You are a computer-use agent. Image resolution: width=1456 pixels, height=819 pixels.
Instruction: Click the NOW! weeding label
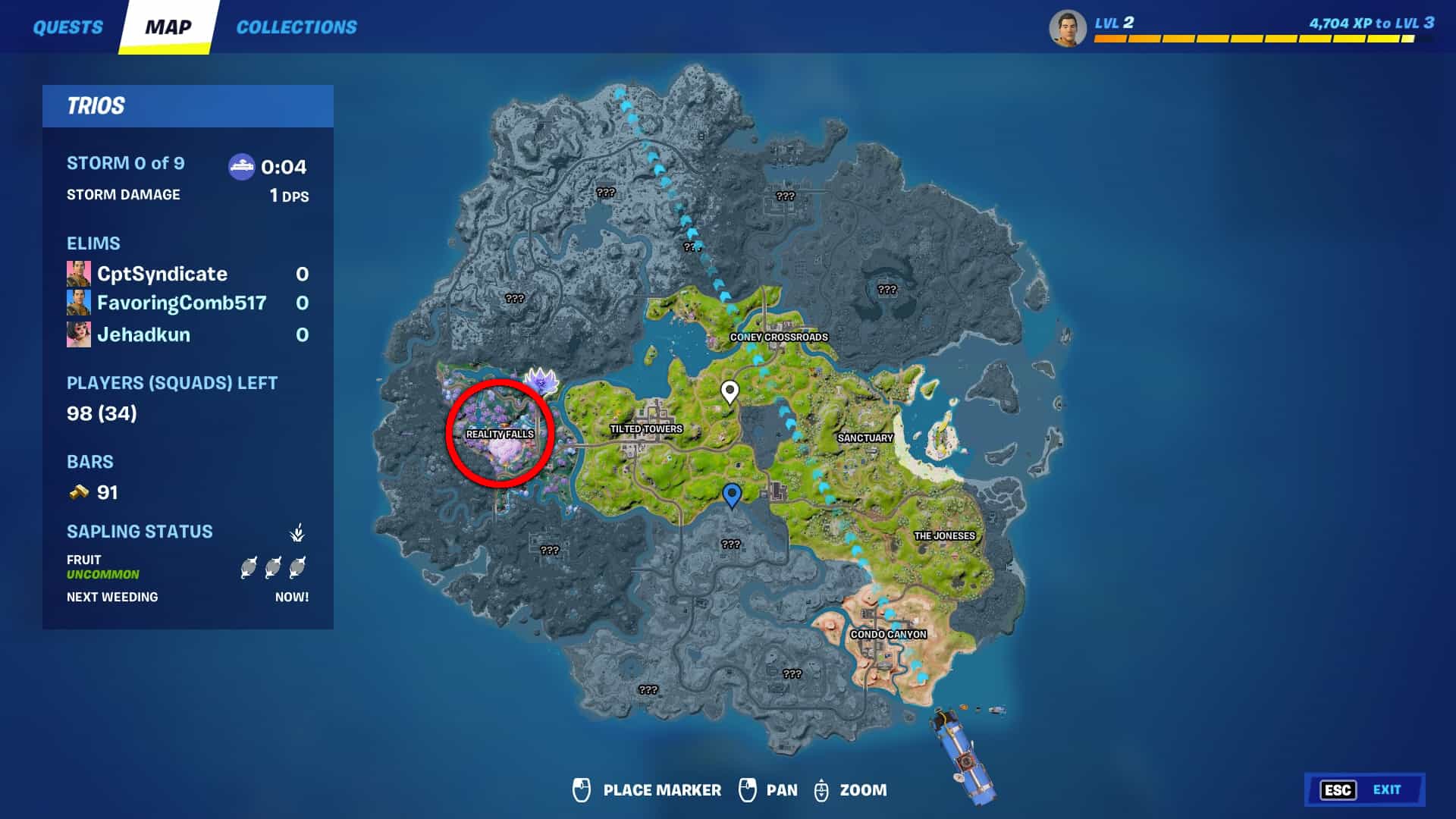(x=293, y=597)
